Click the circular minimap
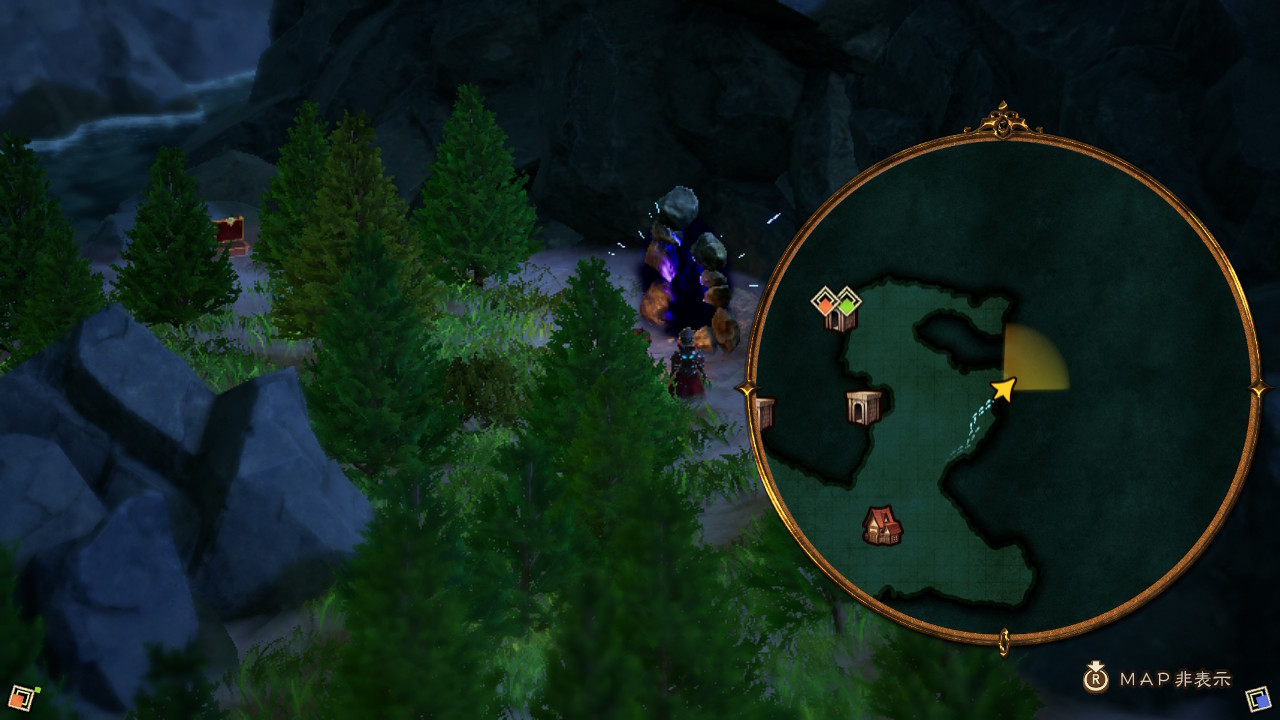Viewport: 1280px width, 720px height. click(x=1003, y=388)
